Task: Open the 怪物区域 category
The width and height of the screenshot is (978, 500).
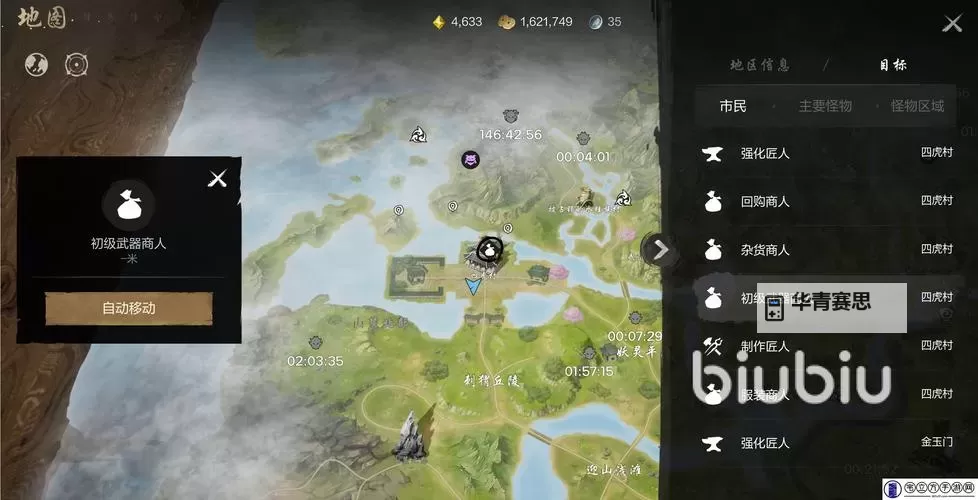Action: click(917, 106)
